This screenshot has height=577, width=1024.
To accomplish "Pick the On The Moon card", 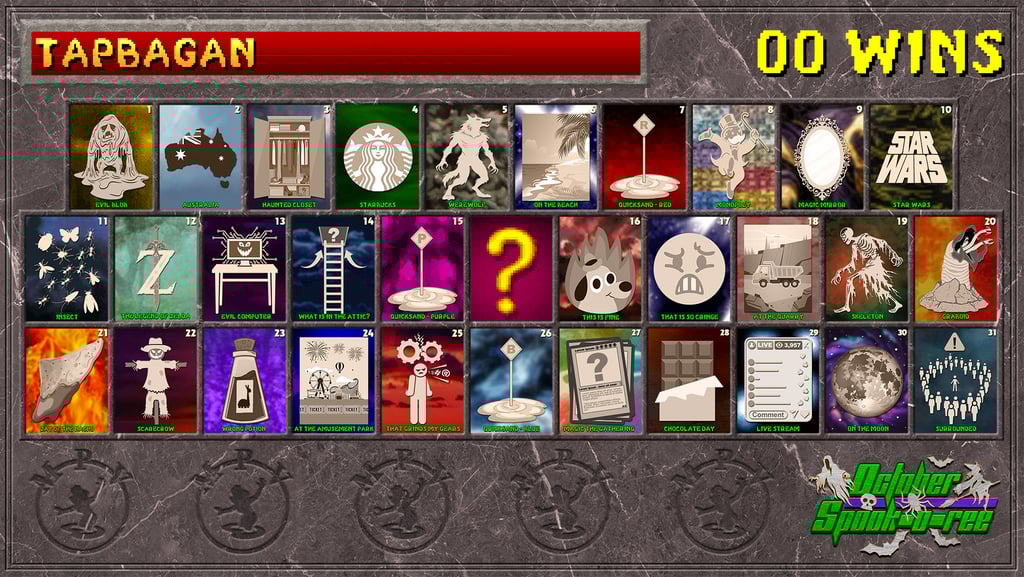I will (x=866, y=380).
